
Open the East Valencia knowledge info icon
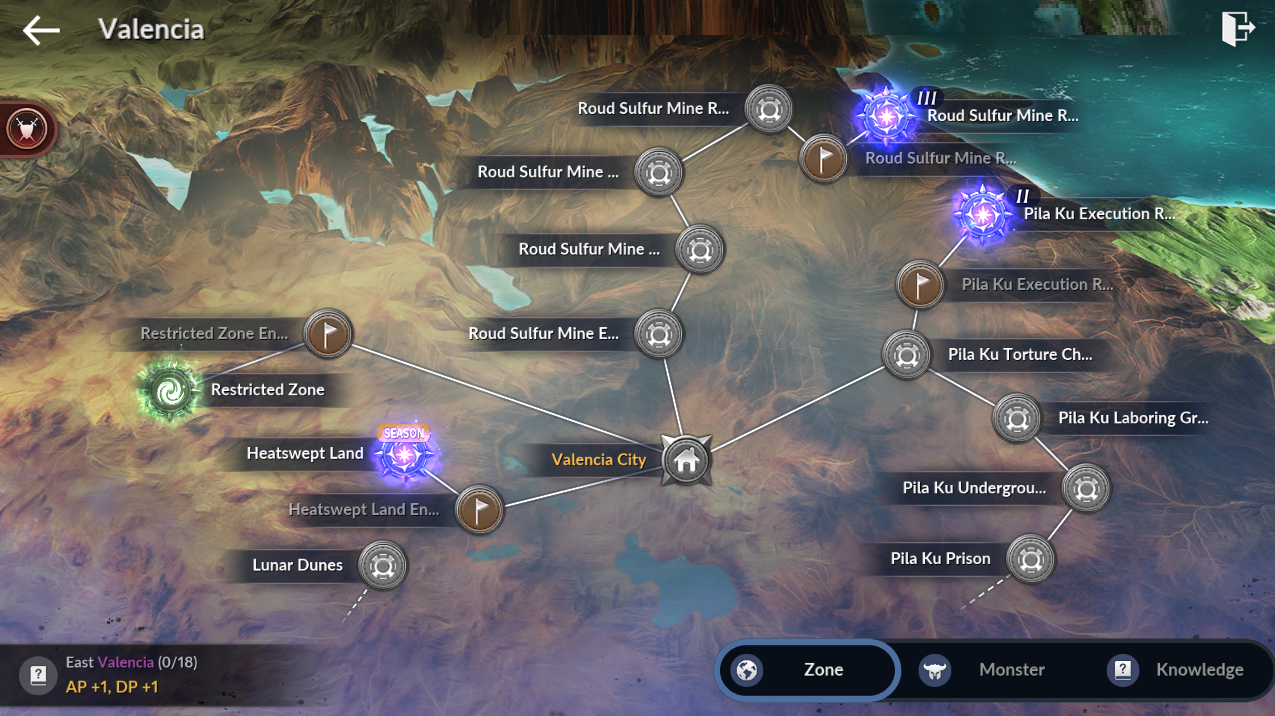tap(38, 675)
